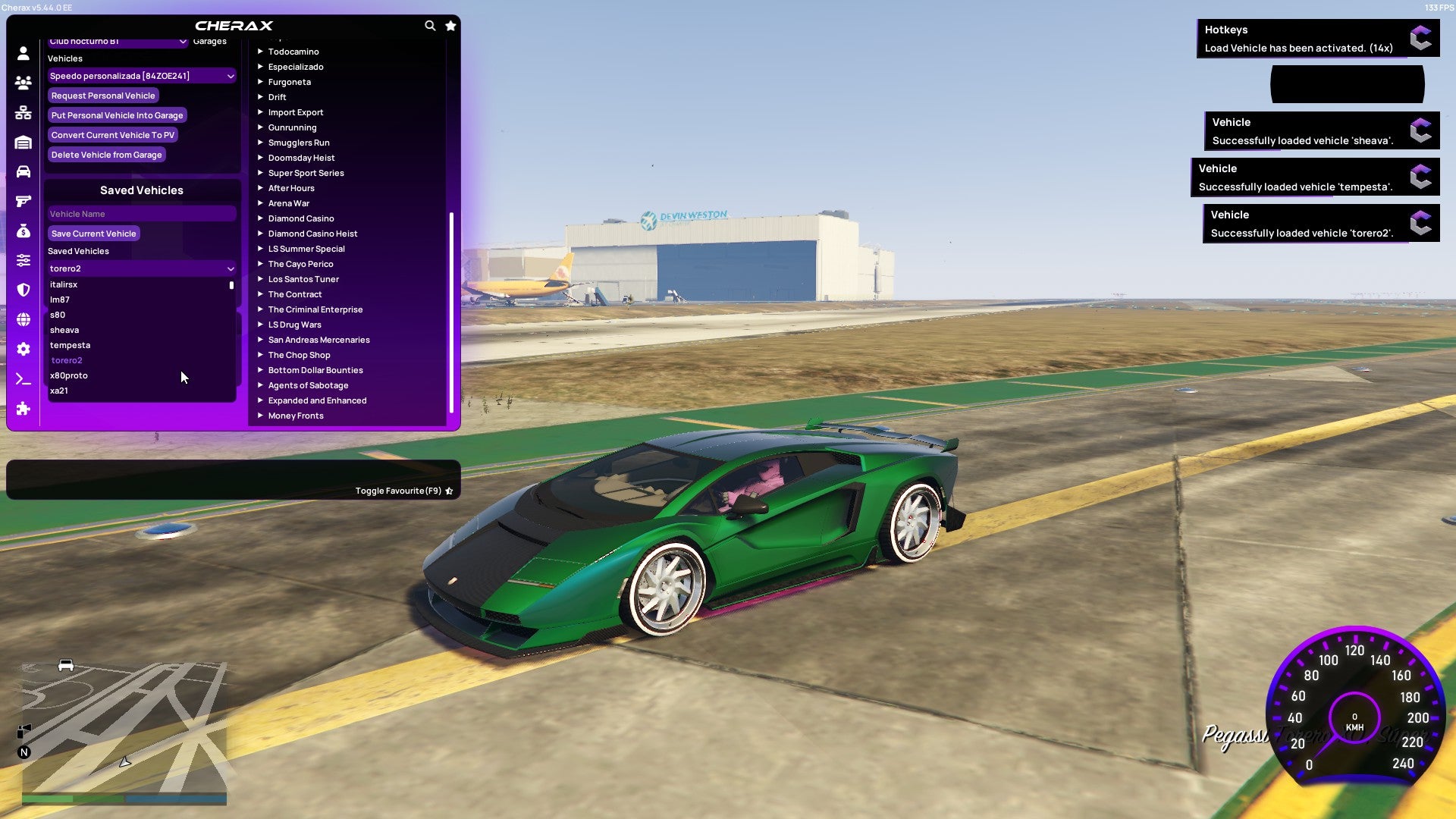Open the Los Santos Tuner entry
This screenshot has width=1456, height=819.
coord(303,279)
